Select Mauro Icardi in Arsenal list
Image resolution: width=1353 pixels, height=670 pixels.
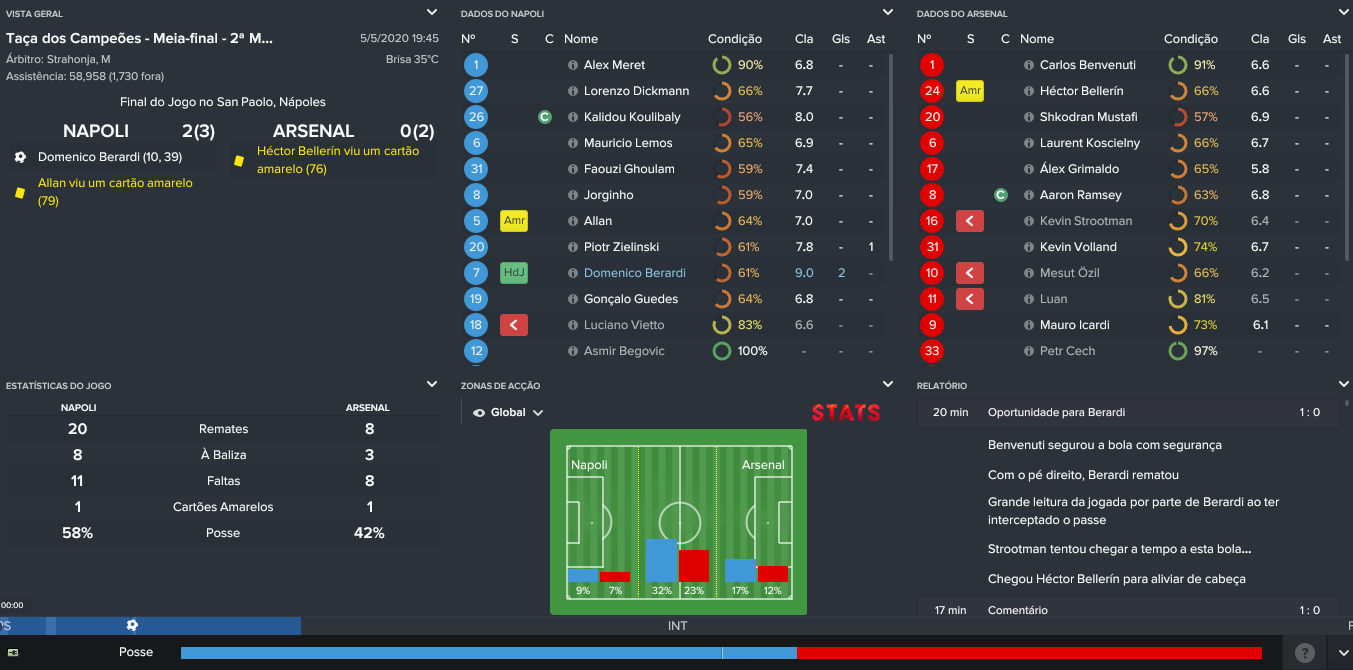click(x=1074, y=325)
